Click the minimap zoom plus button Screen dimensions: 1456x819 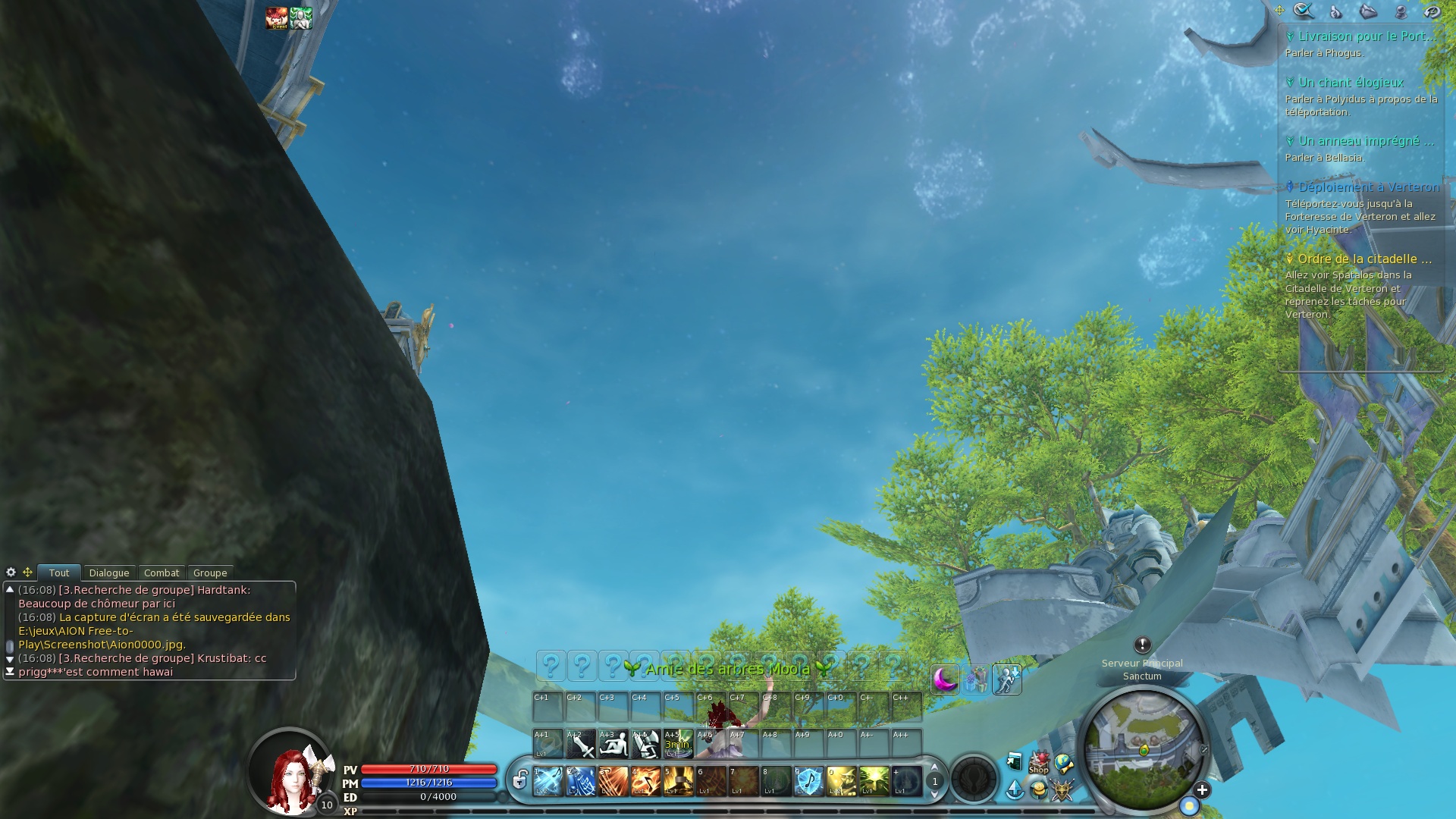coord(1202,789)
